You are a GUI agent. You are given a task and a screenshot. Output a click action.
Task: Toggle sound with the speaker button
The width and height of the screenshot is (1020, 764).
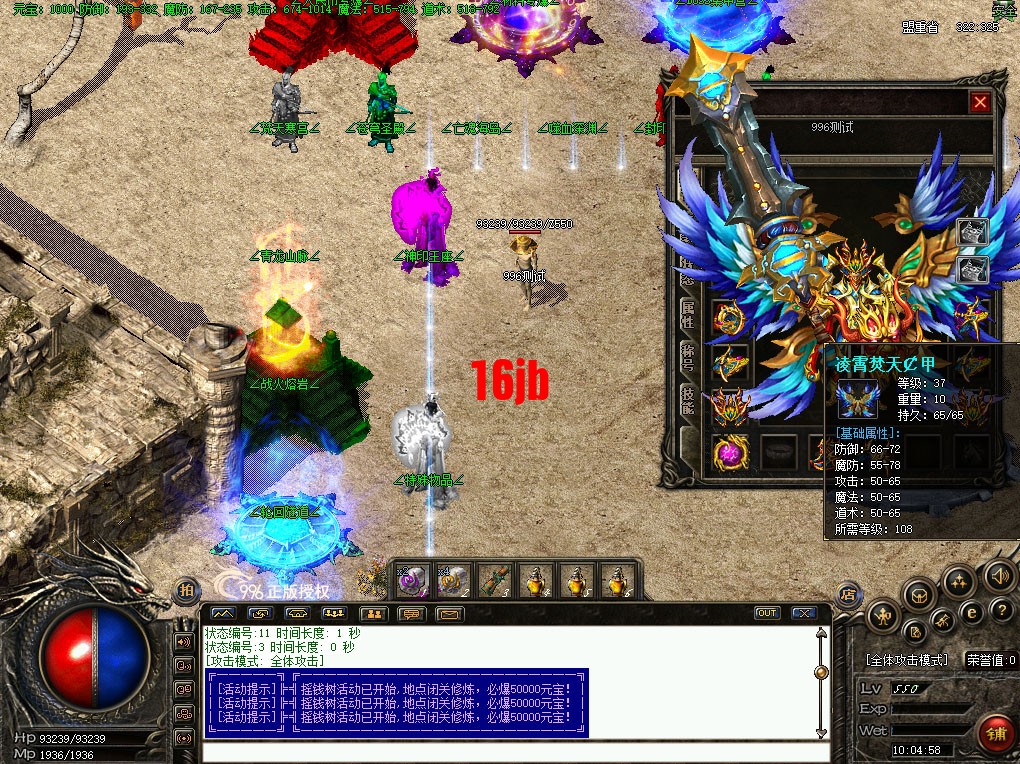point(999,575)
